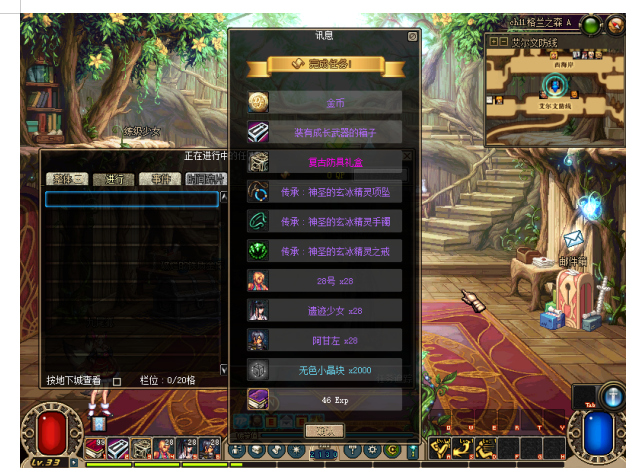The height and width of the screenshot is (468, 626).
Task: Pick the 阿甘左 x28 reward row
Action: point(334,340)
